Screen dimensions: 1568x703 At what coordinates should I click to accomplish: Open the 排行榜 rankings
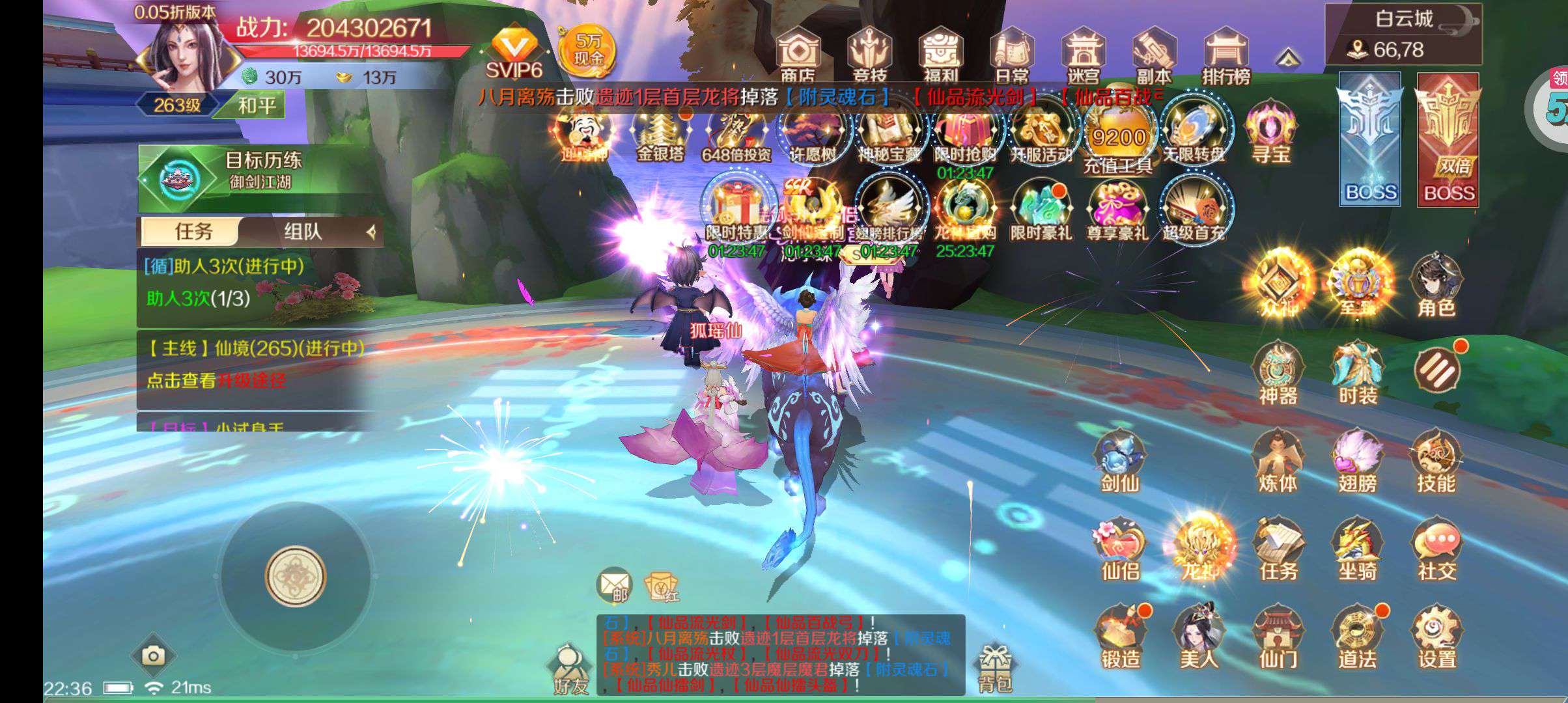coord(1225,56)
